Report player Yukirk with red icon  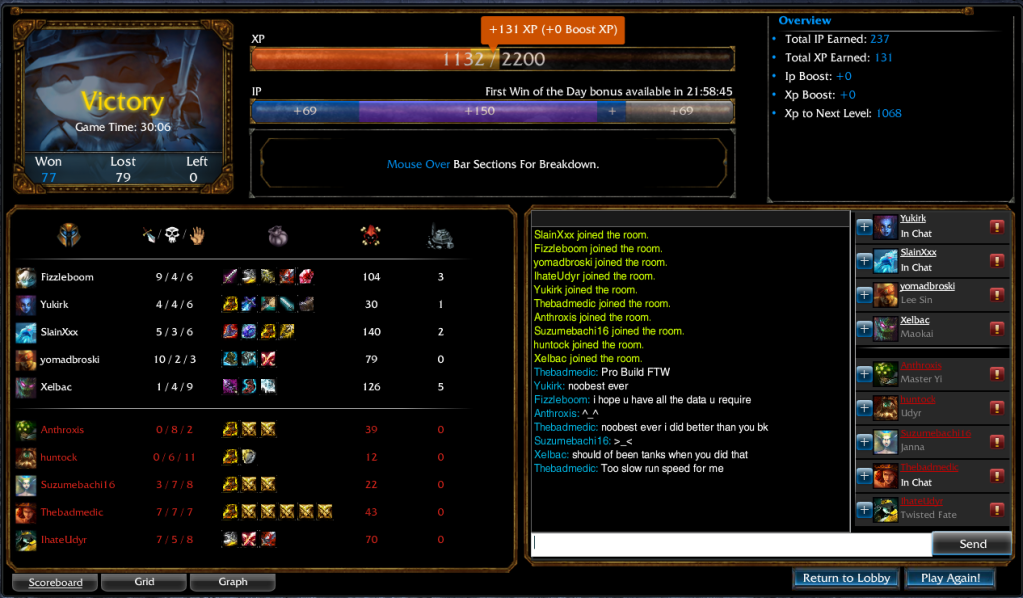[997, 227]
